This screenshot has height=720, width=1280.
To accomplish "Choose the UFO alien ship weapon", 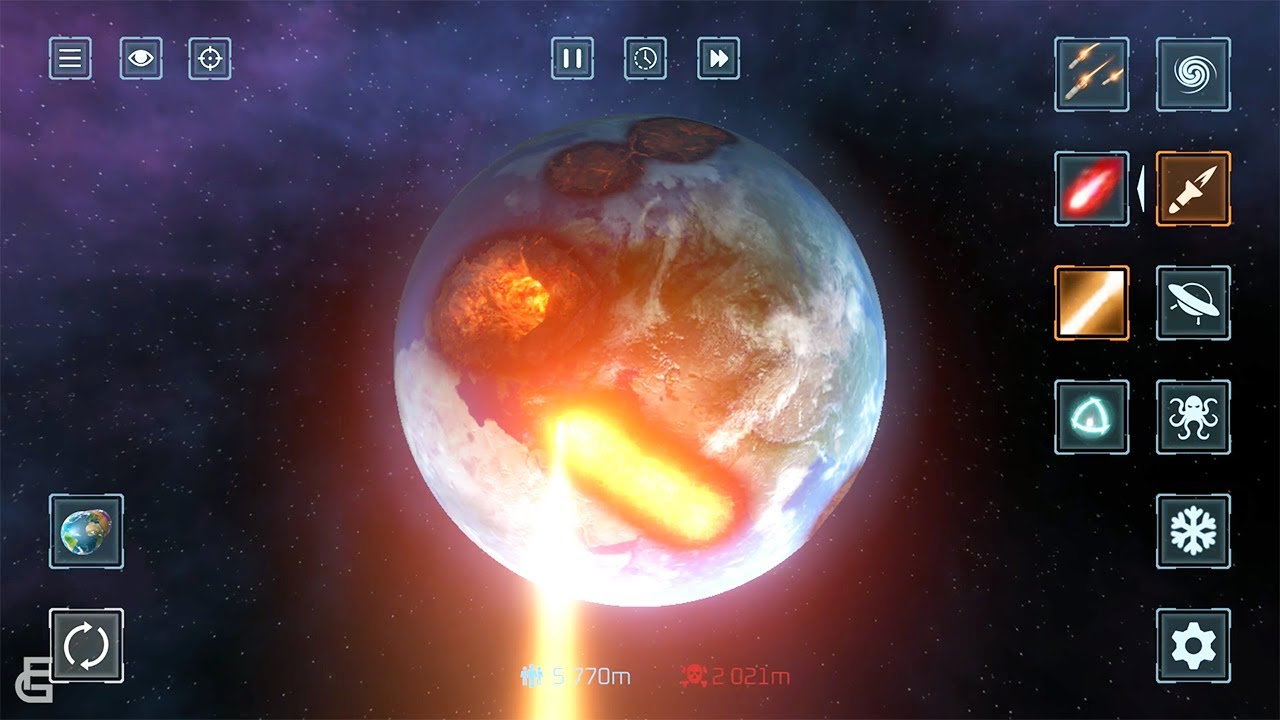I will (x=1193, y=303).
